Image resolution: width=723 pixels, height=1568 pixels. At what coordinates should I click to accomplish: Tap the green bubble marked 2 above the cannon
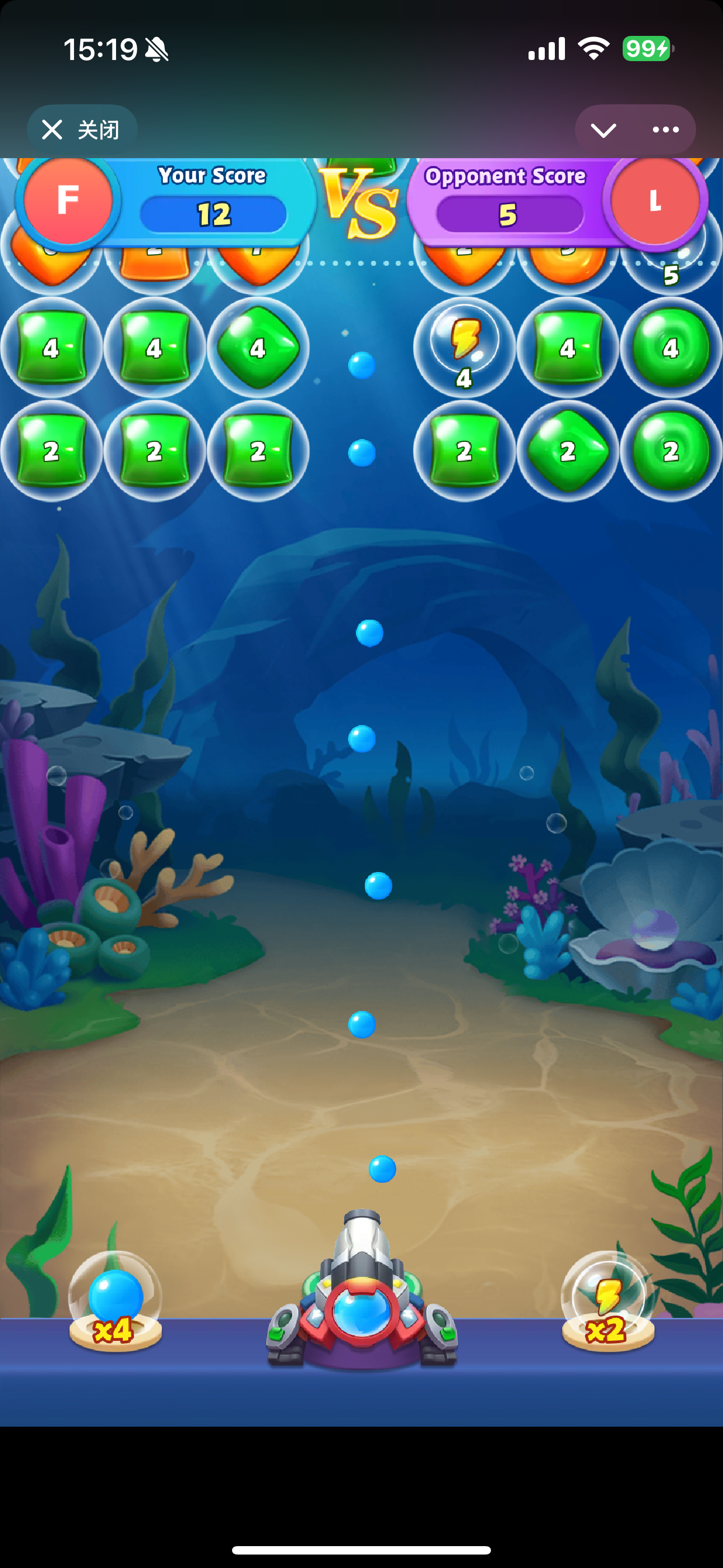point(465,450)
